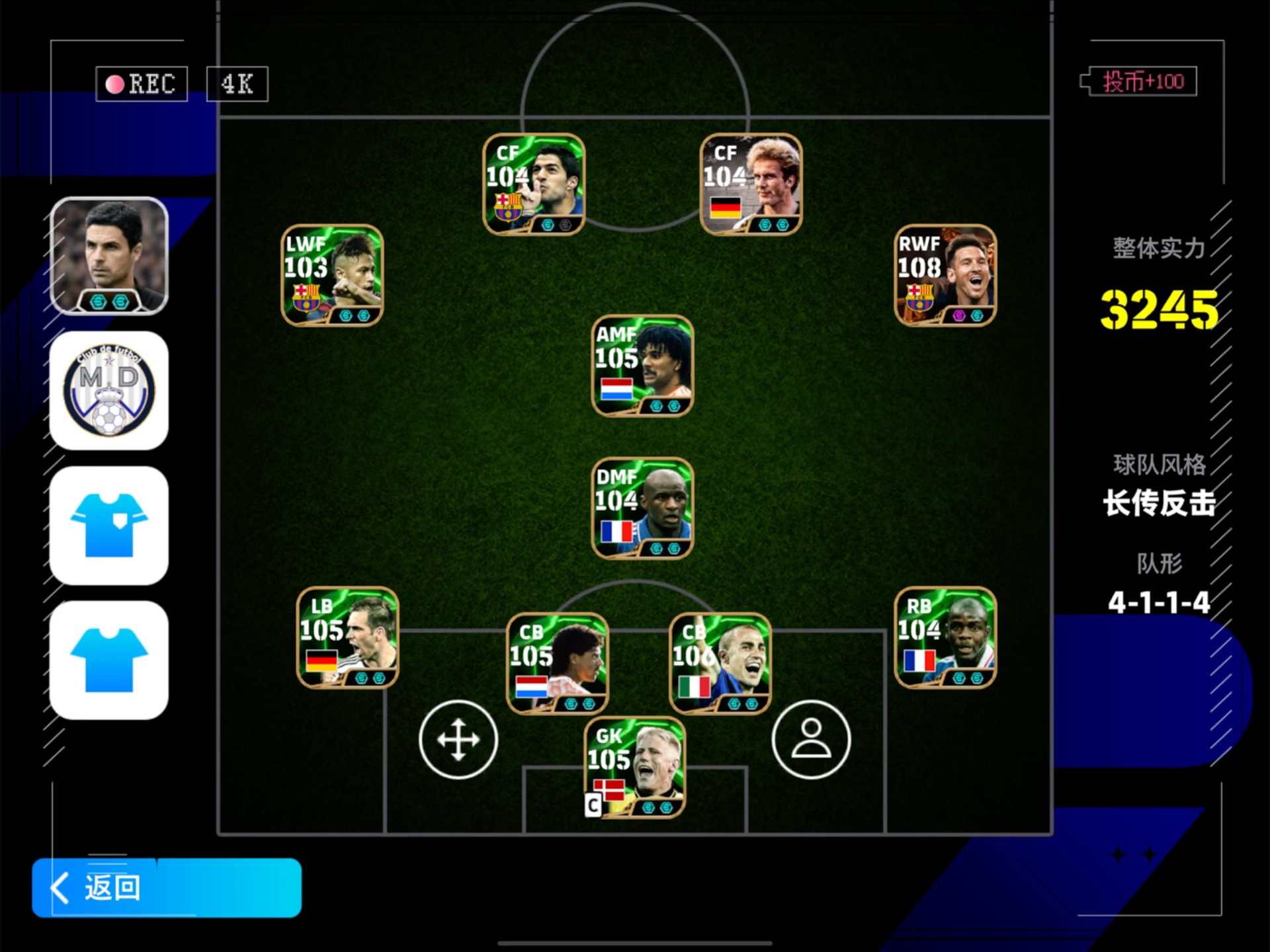Open the kit with badge shirt icon

(109, 526)
